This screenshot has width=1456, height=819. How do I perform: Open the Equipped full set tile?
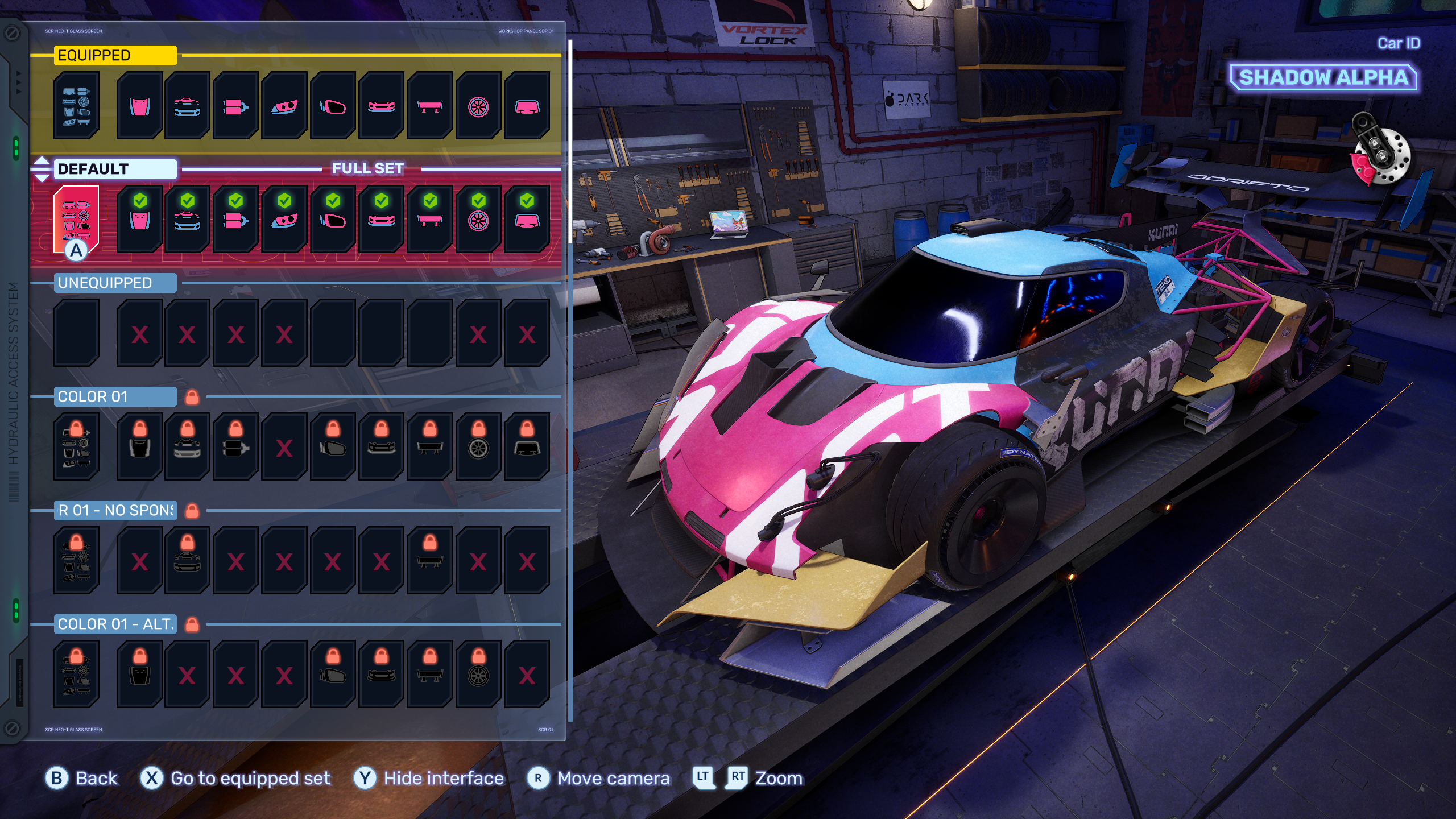[76, 105]
